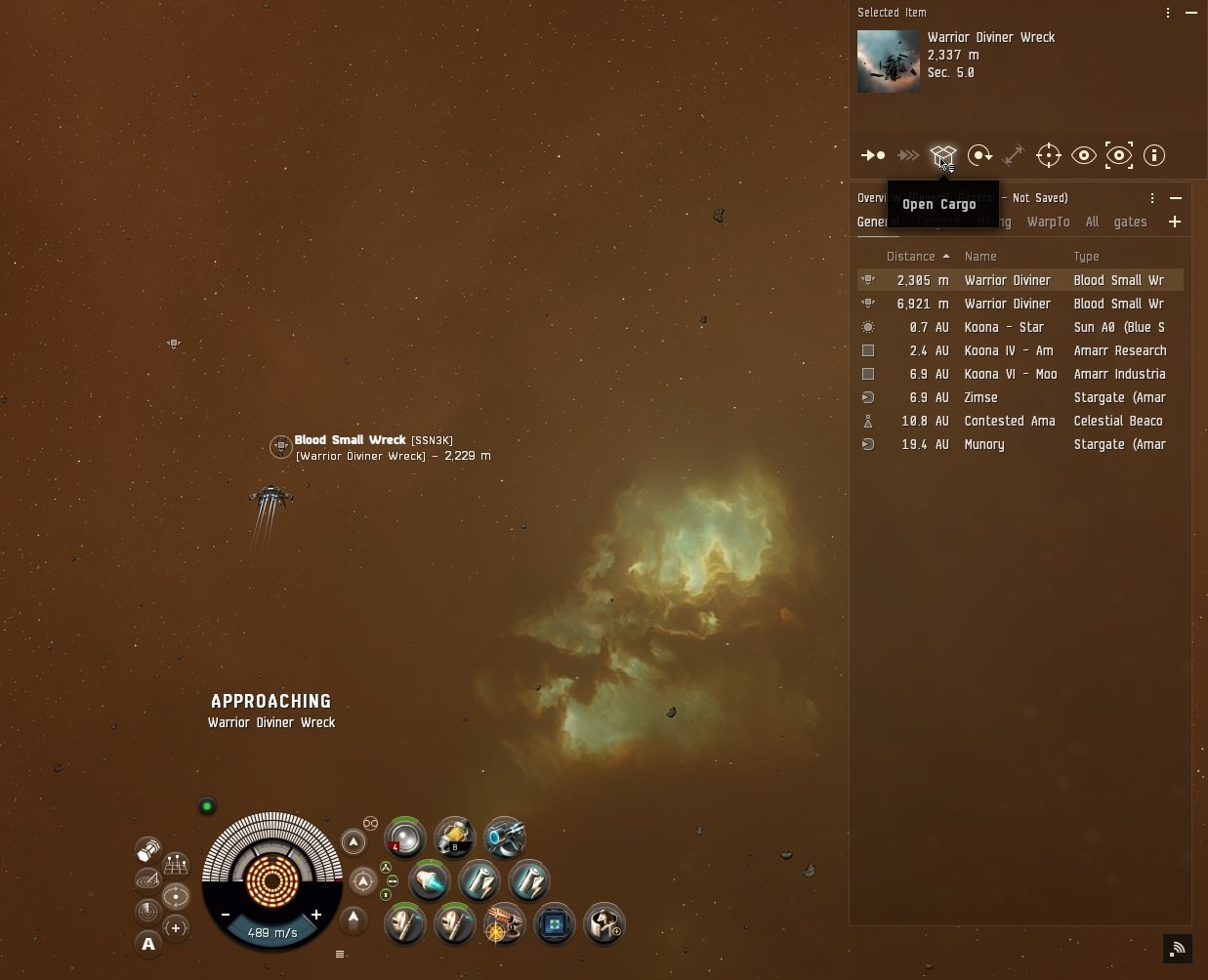Click the Approach arrow icon in Selected Item
The width and height of the screenshot is (1208, 980).
click(x=873, y=155)
